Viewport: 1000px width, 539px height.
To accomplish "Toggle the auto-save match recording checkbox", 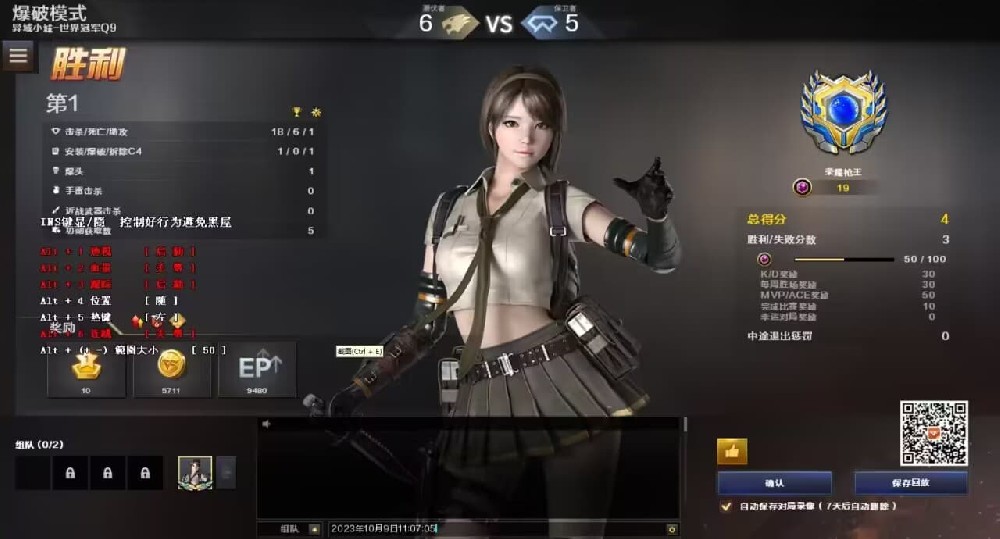I will click(726, 507).
